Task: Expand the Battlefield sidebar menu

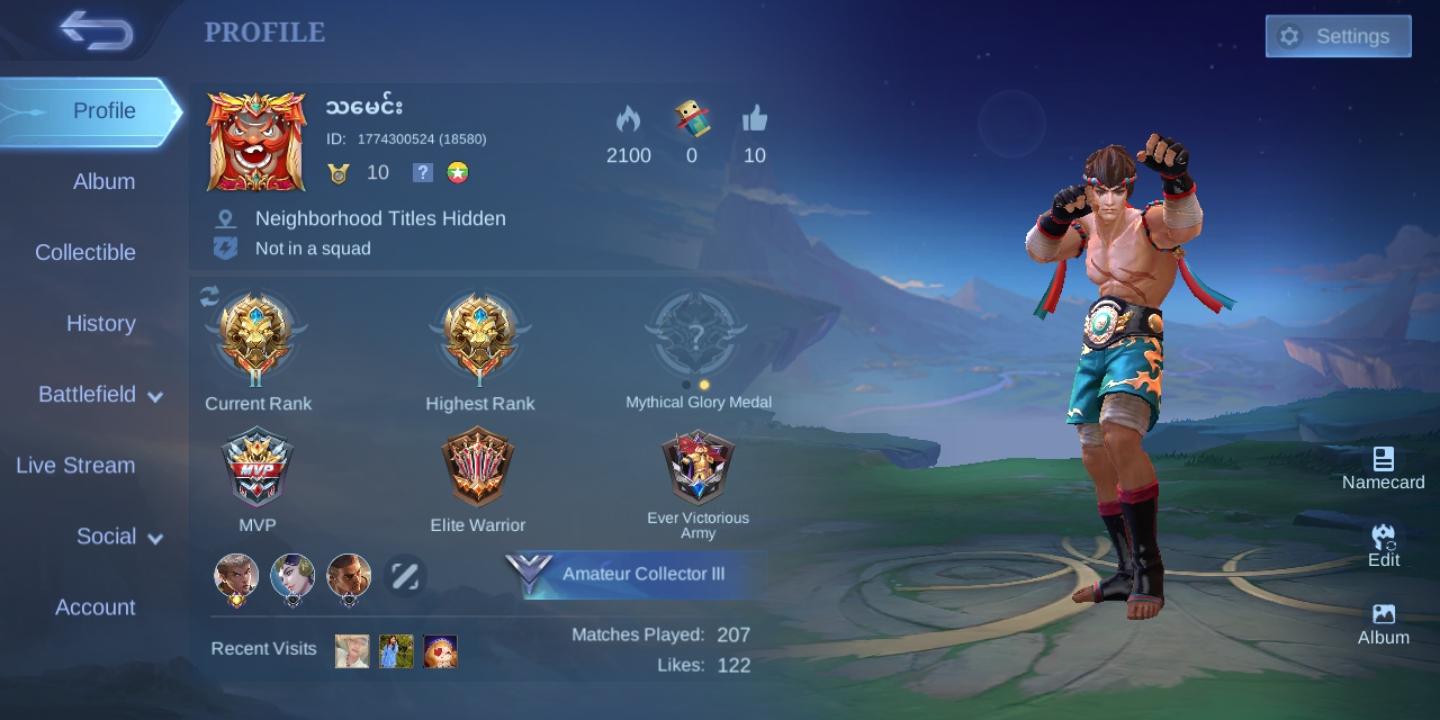Action: 93,395
